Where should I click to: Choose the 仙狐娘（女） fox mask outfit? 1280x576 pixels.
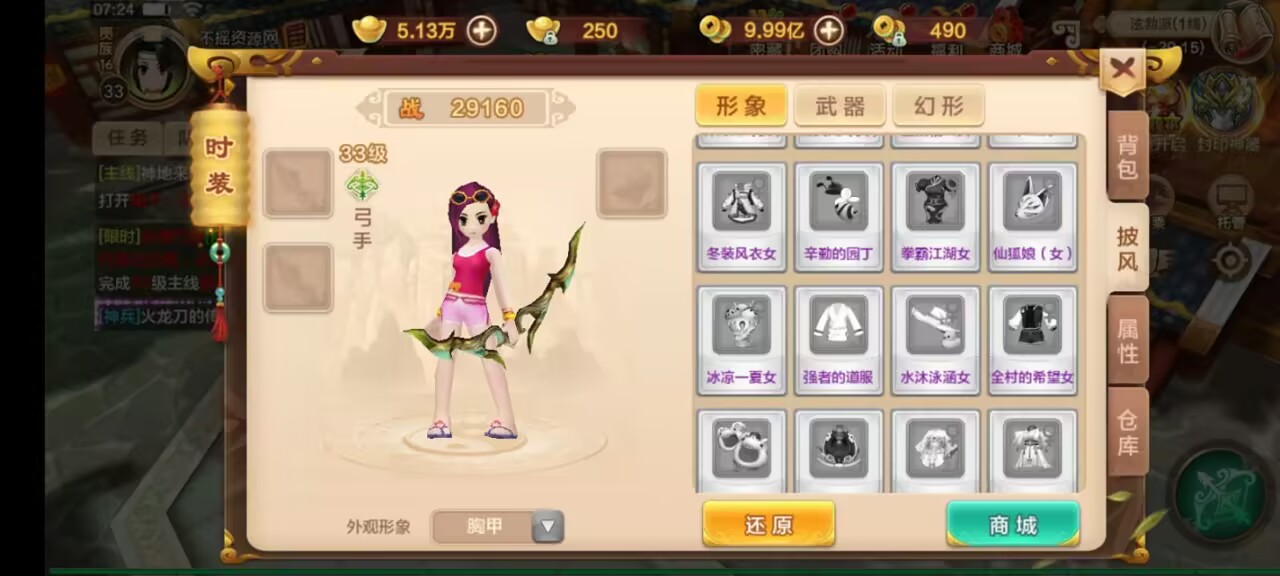coord(1033,216)
